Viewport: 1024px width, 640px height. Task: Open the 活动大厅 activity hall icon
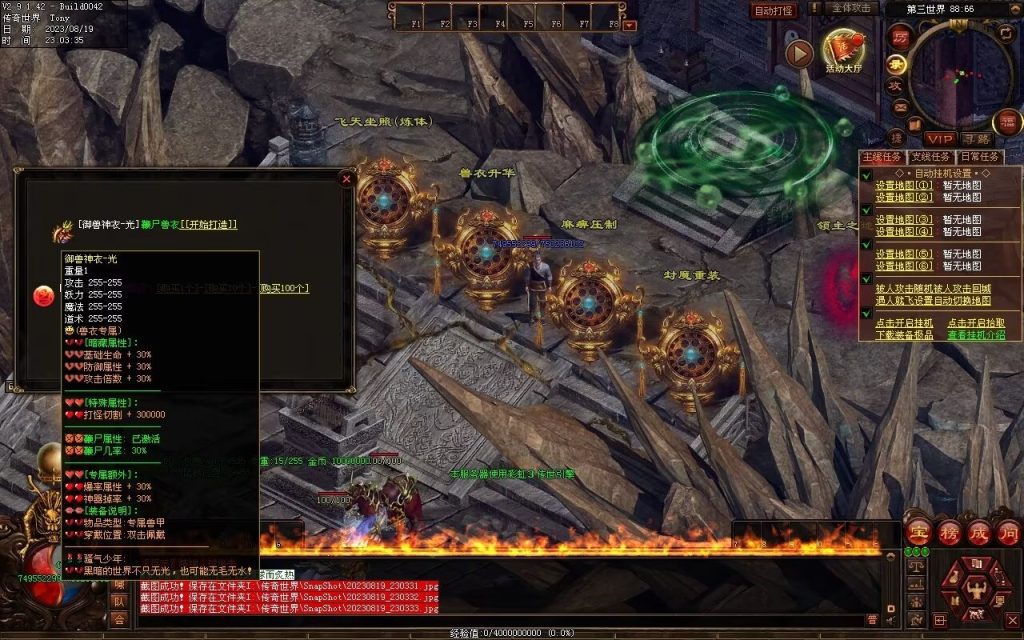(841, 48)
